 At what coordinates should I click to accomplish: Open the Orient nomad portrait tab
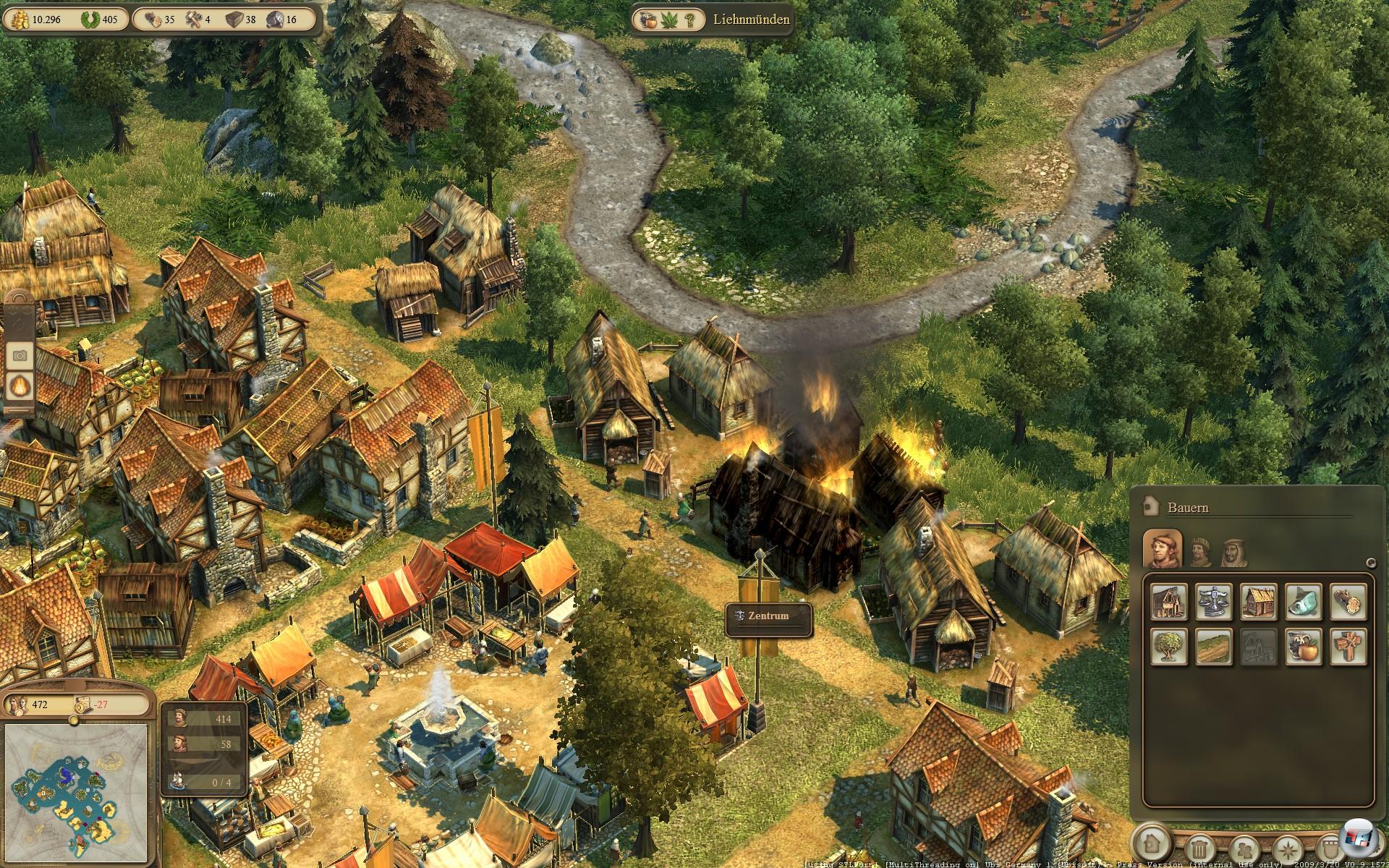pos(1233,553)
